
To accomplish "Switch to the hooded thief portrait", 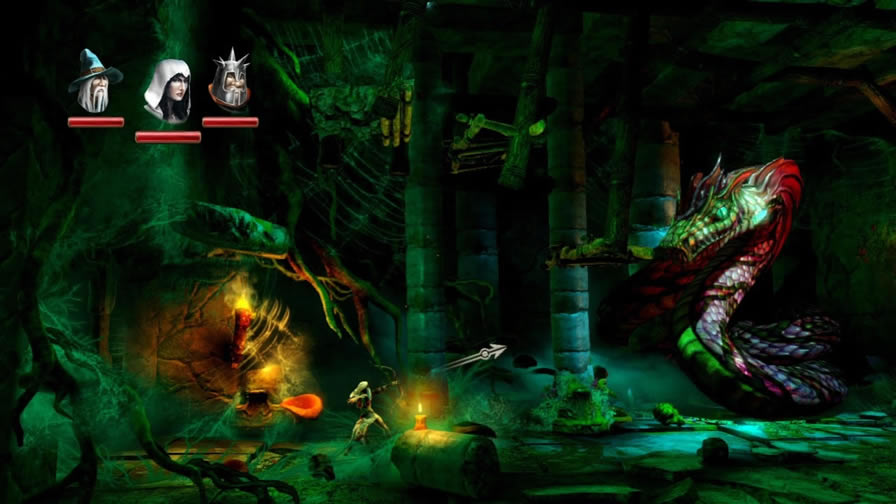I will pos(167,91).
